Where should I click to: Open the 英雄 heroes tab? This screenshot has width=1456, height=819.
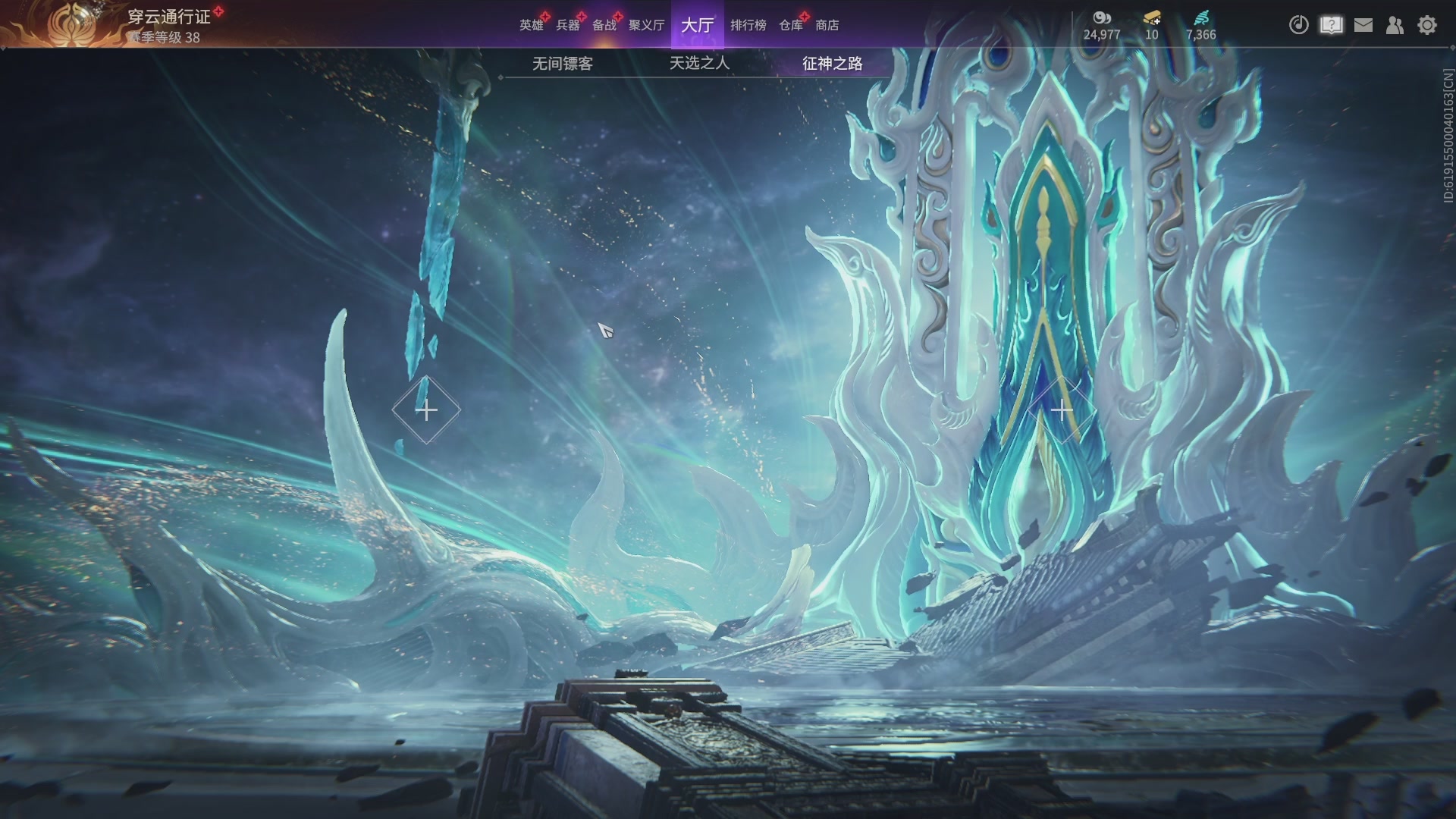(x=531, y=25)
